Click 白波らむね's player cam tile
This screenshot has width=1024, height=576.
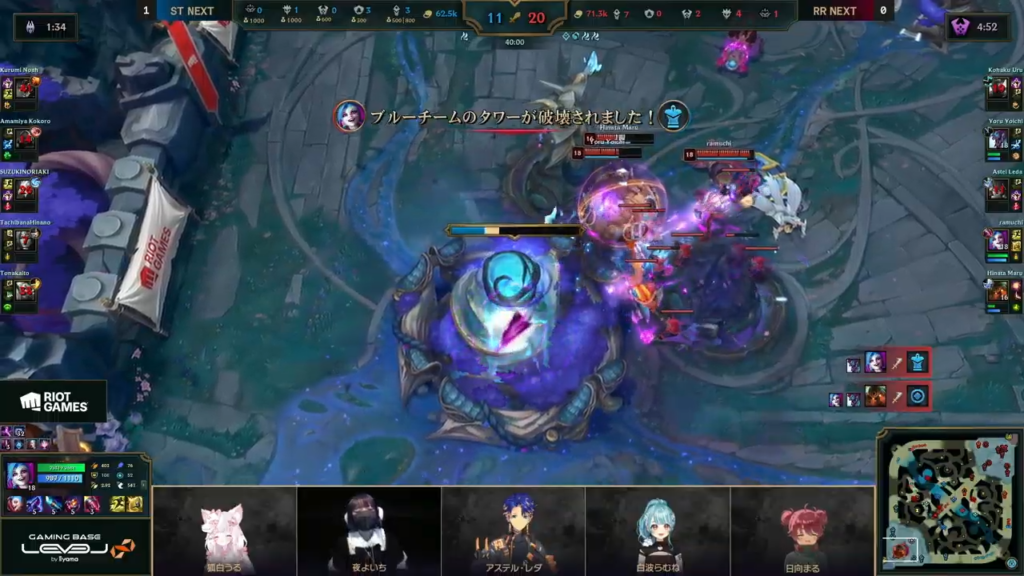[x=657, y=530]
